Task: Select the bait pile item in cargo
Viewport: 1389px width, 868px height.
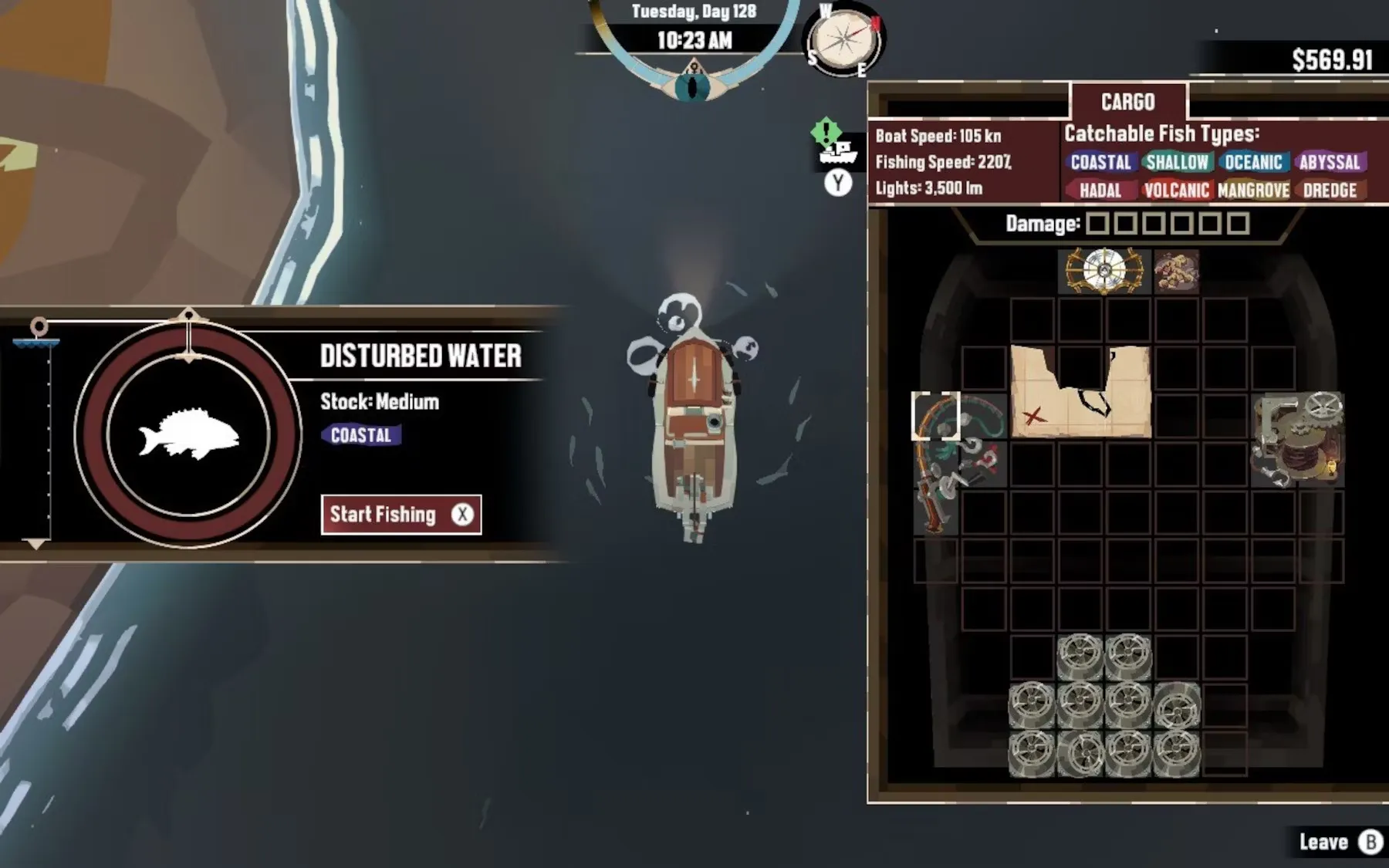Action: (1176, 271)
